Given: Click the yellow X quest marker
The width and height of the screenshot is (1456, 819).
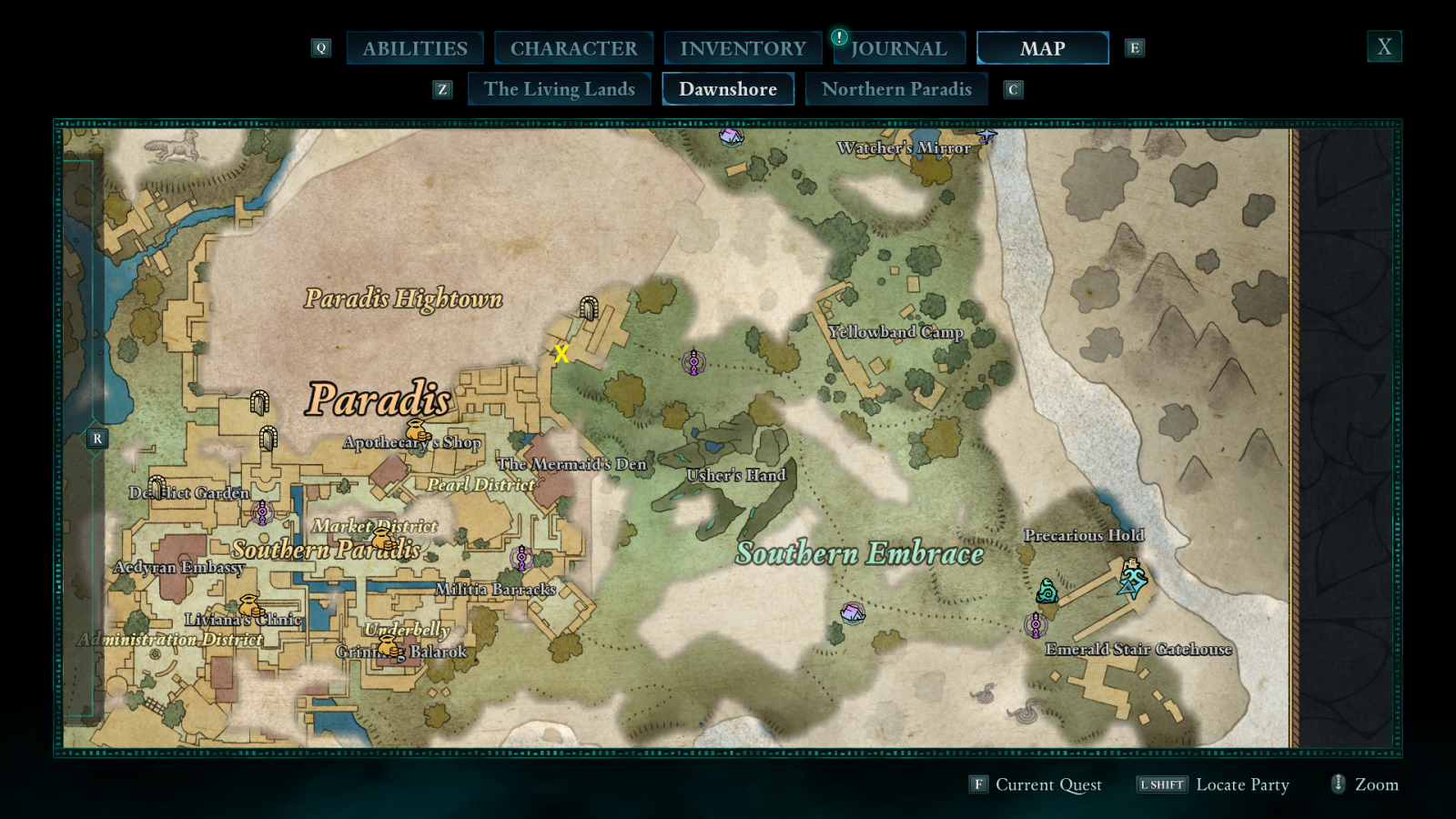Looking at the screenshot, I should tap(561, 354).
